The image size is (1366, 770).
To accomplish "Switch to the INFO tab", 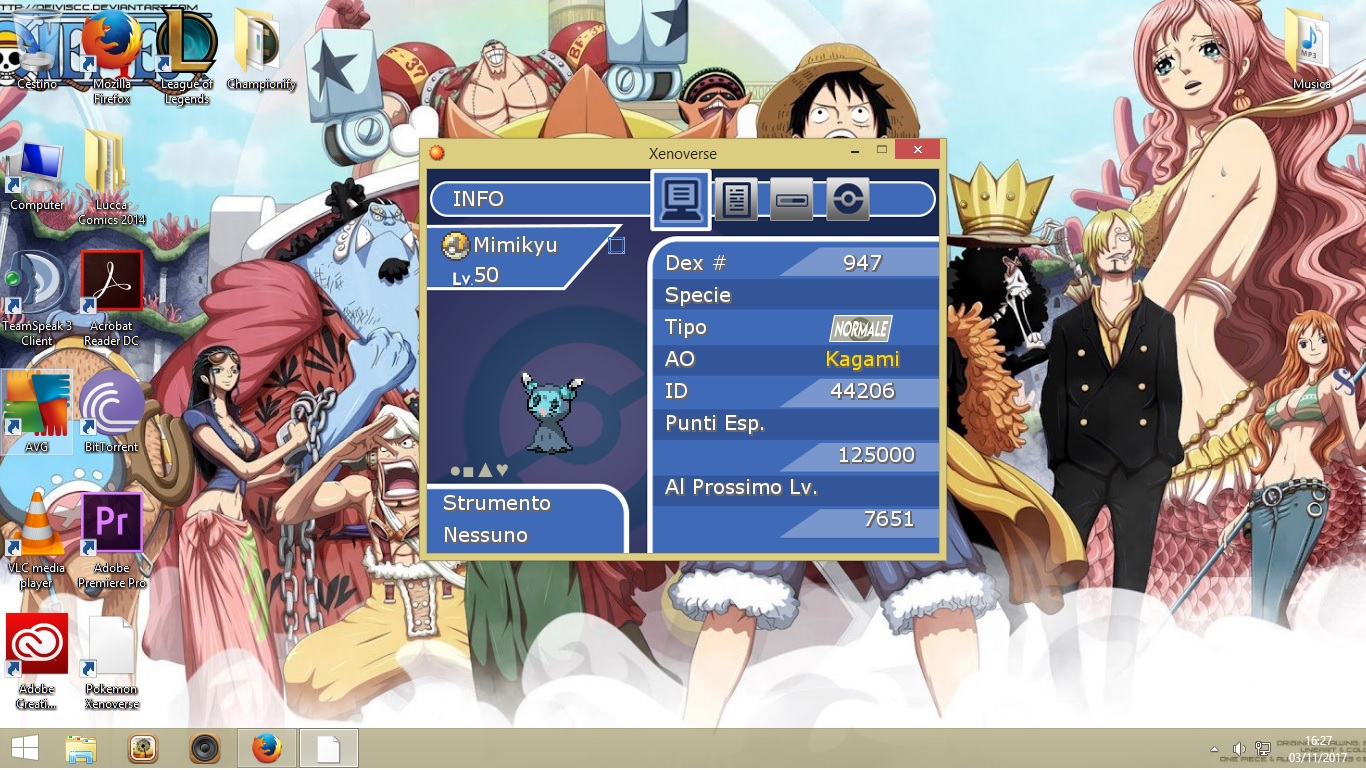I will pos(478,198).
